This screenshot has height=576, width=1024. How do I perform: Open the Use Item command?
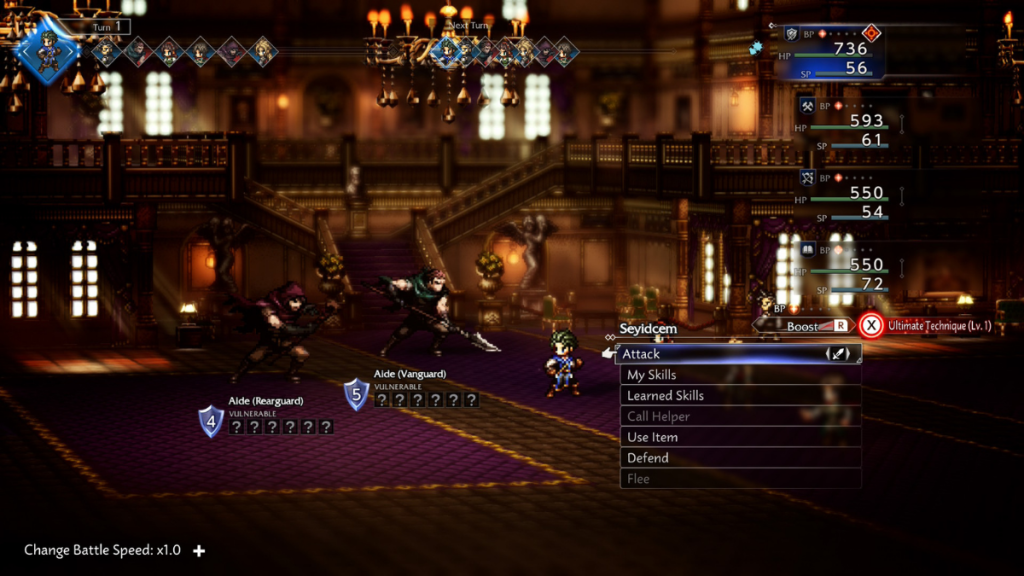[x=738, y=438]
